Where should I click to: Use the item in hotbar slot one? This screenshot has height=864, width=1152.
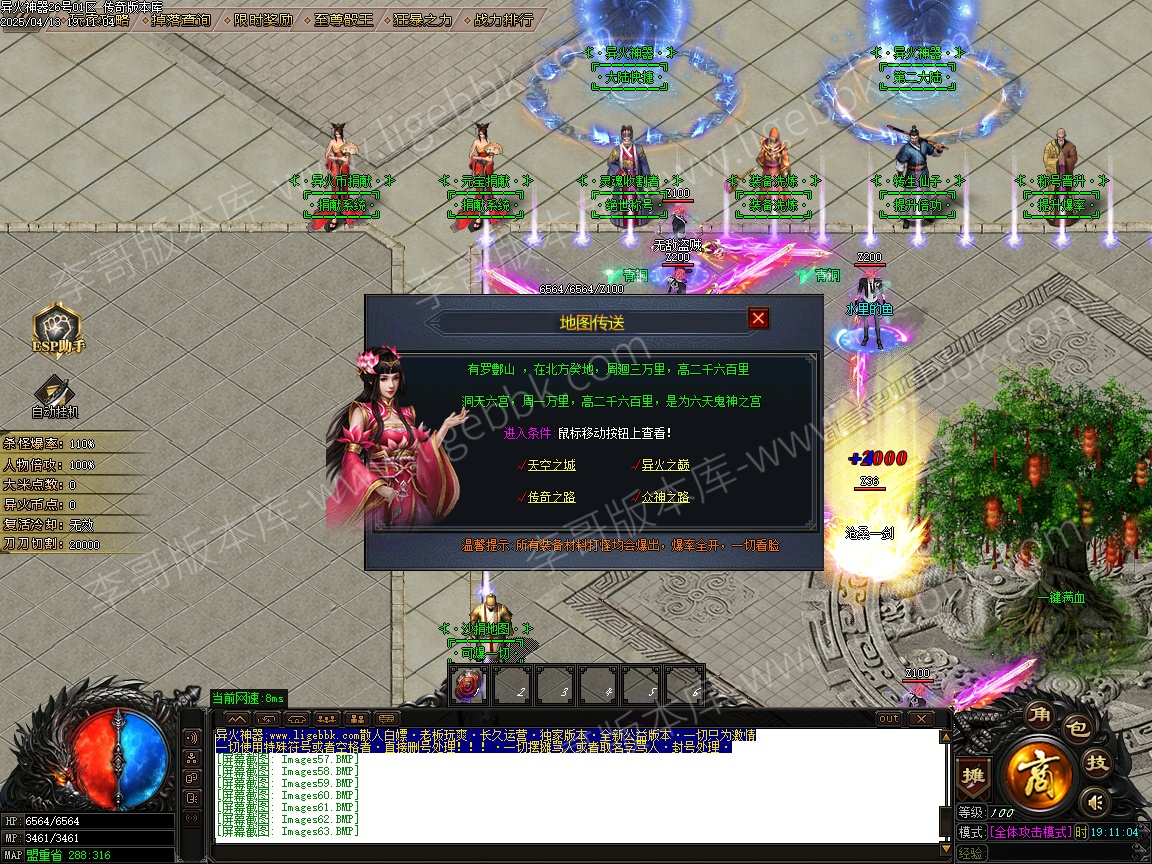[469, 685]
